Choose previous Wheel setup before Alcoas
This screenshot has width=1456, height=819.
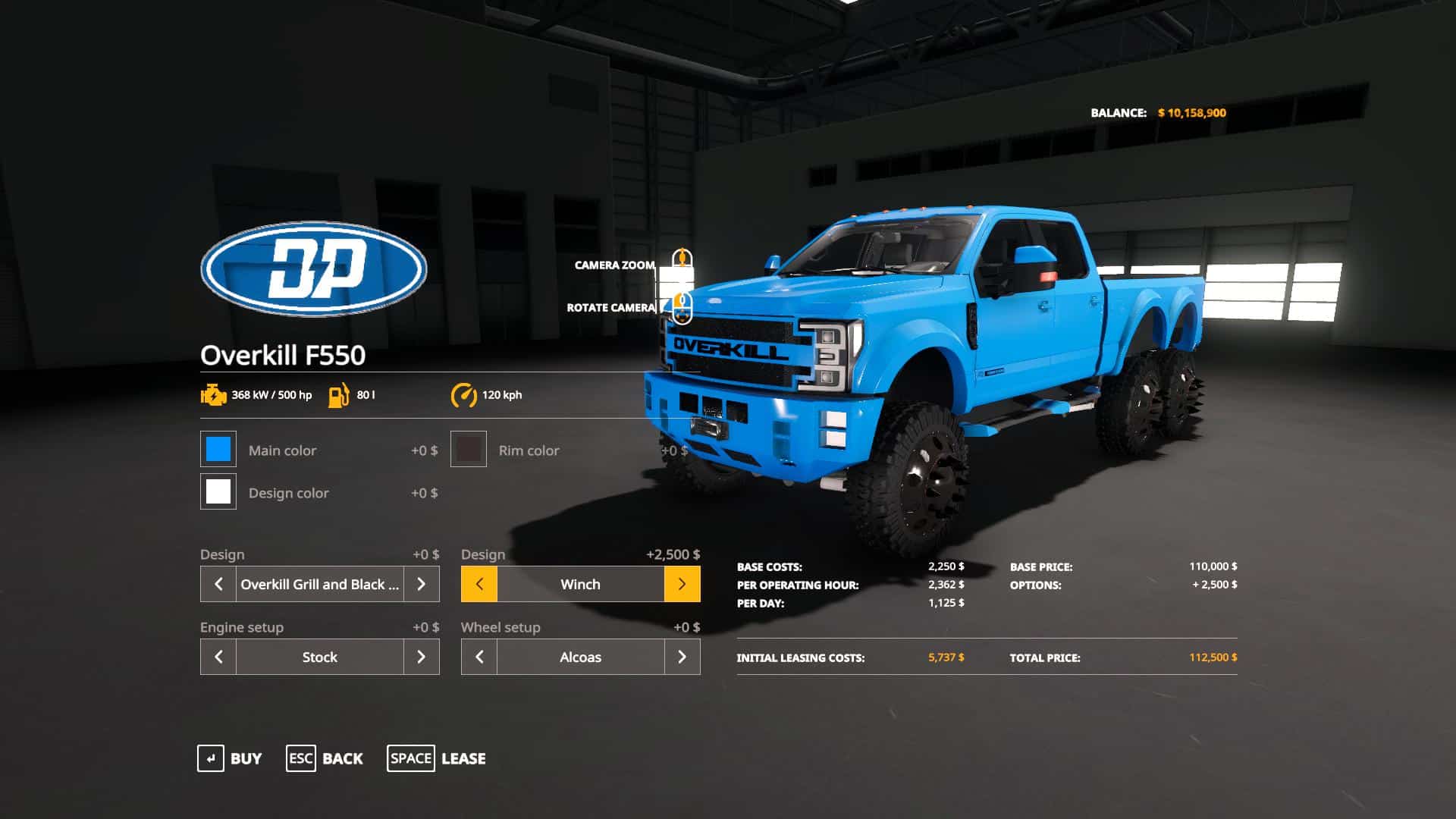coord(479,657)
